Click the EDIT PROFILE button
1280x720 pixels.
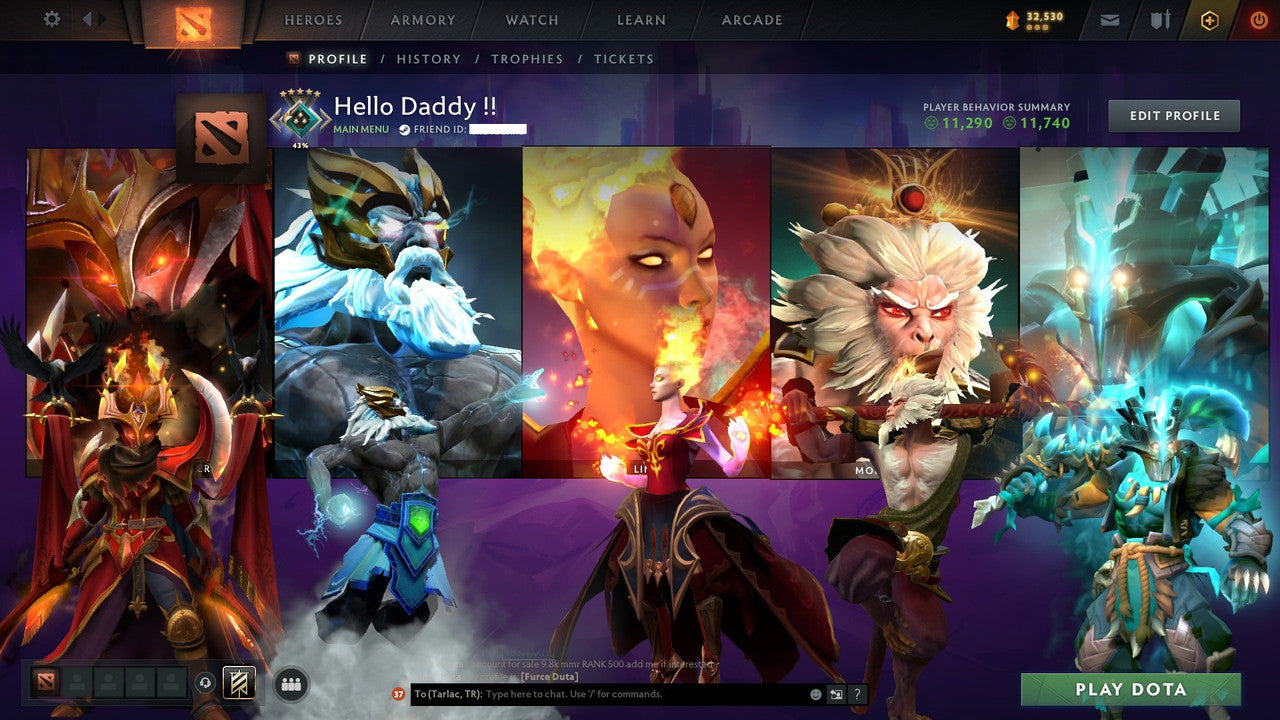[x=1172, y=115]
